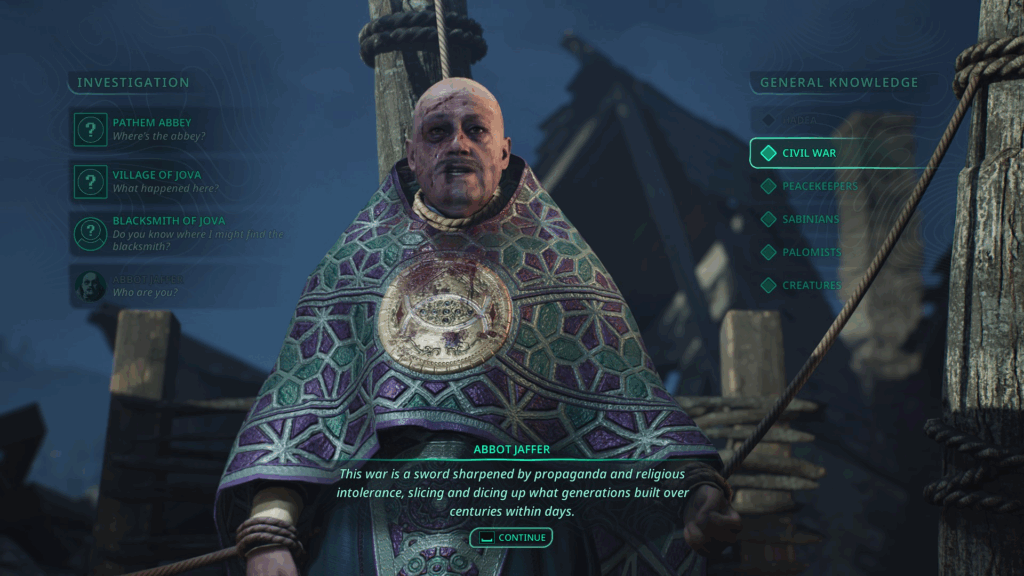Ask Abbot Jaffer "Who are you?"
Image resolution: width=1024 pixels, height=576 pixels.
(150, 286)
